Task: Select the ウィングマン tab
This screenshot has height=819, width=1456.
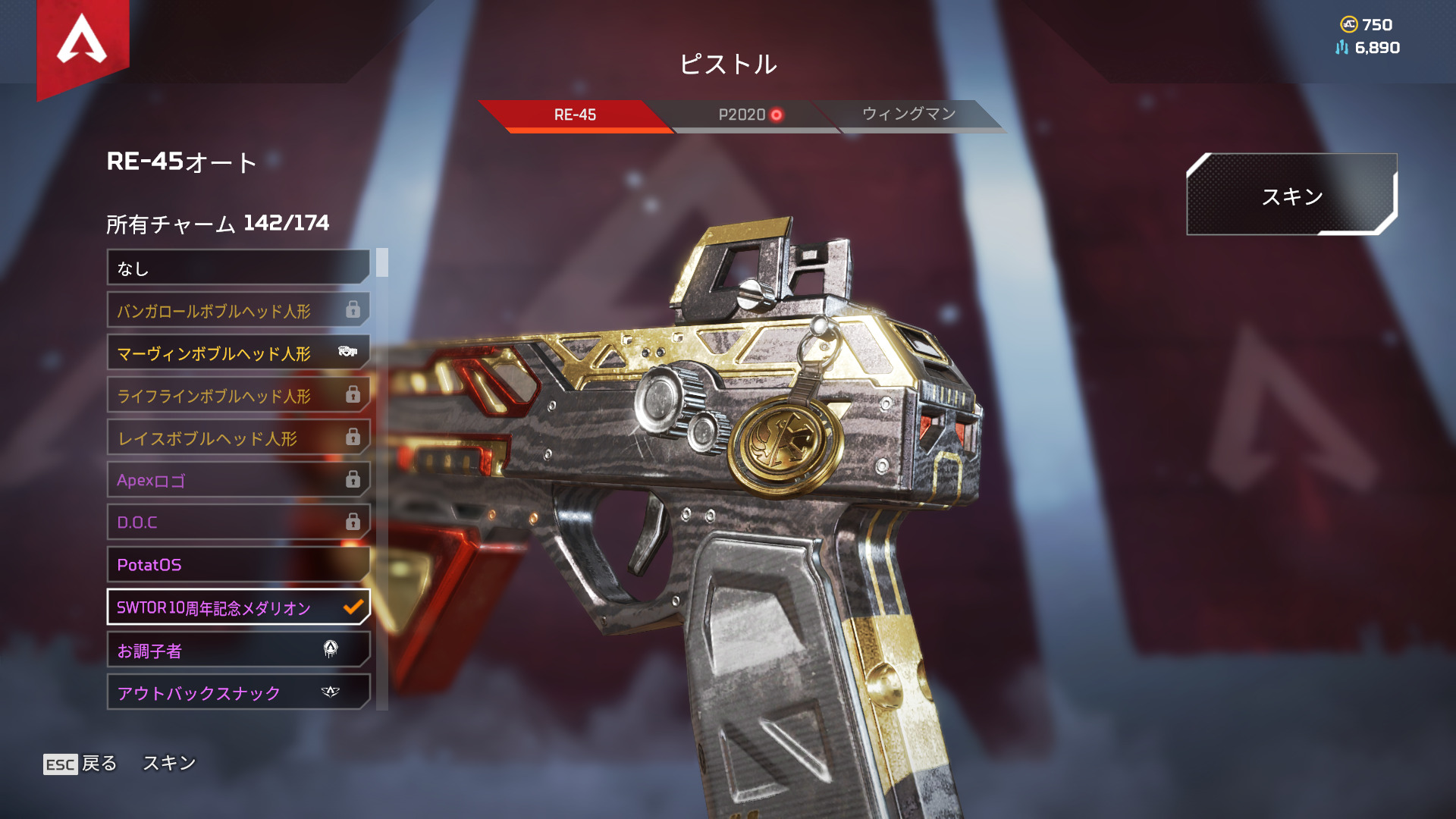Action: tap(908, 115)
